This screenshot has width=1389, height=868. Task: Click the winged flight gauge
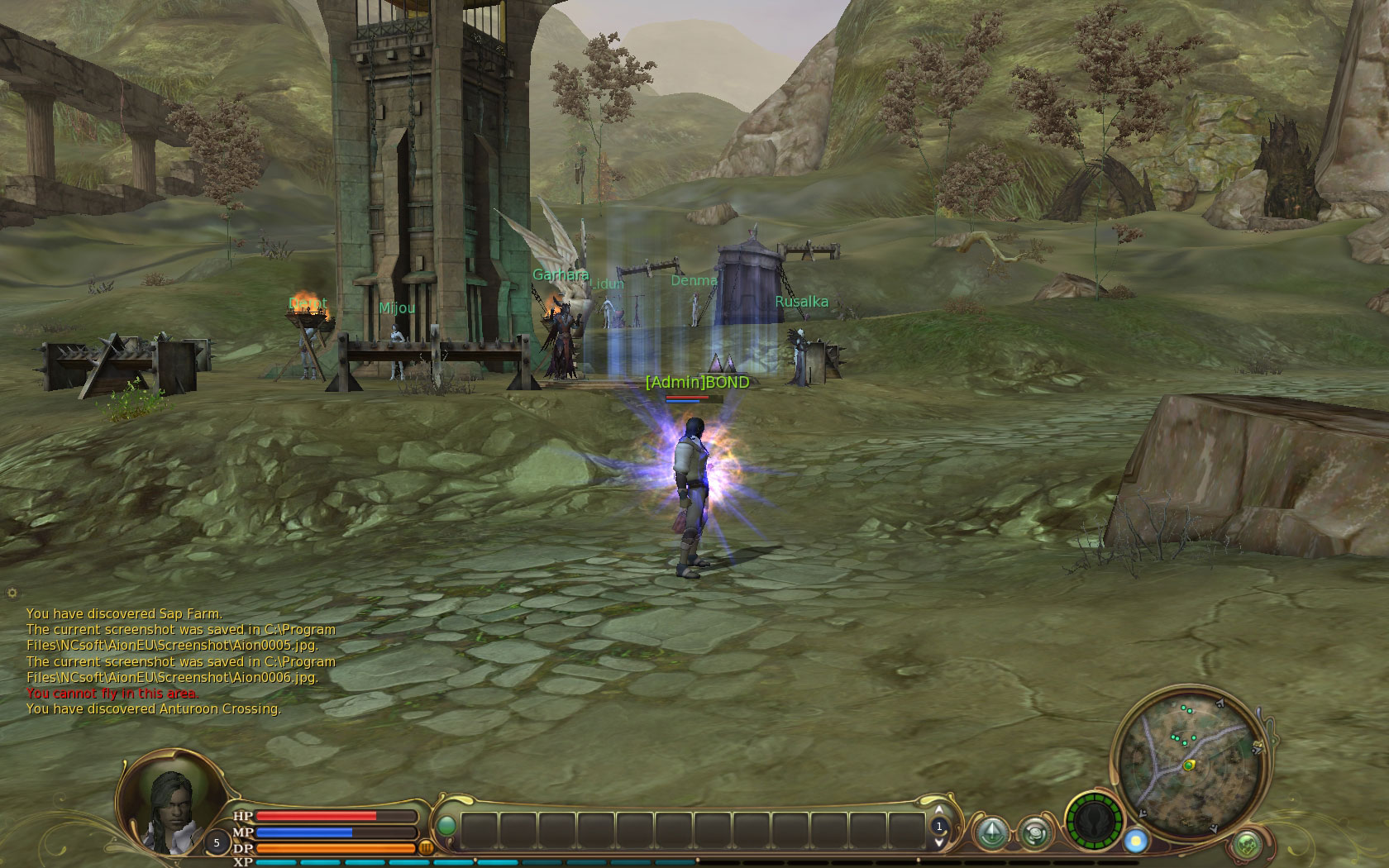point(1094,823)
